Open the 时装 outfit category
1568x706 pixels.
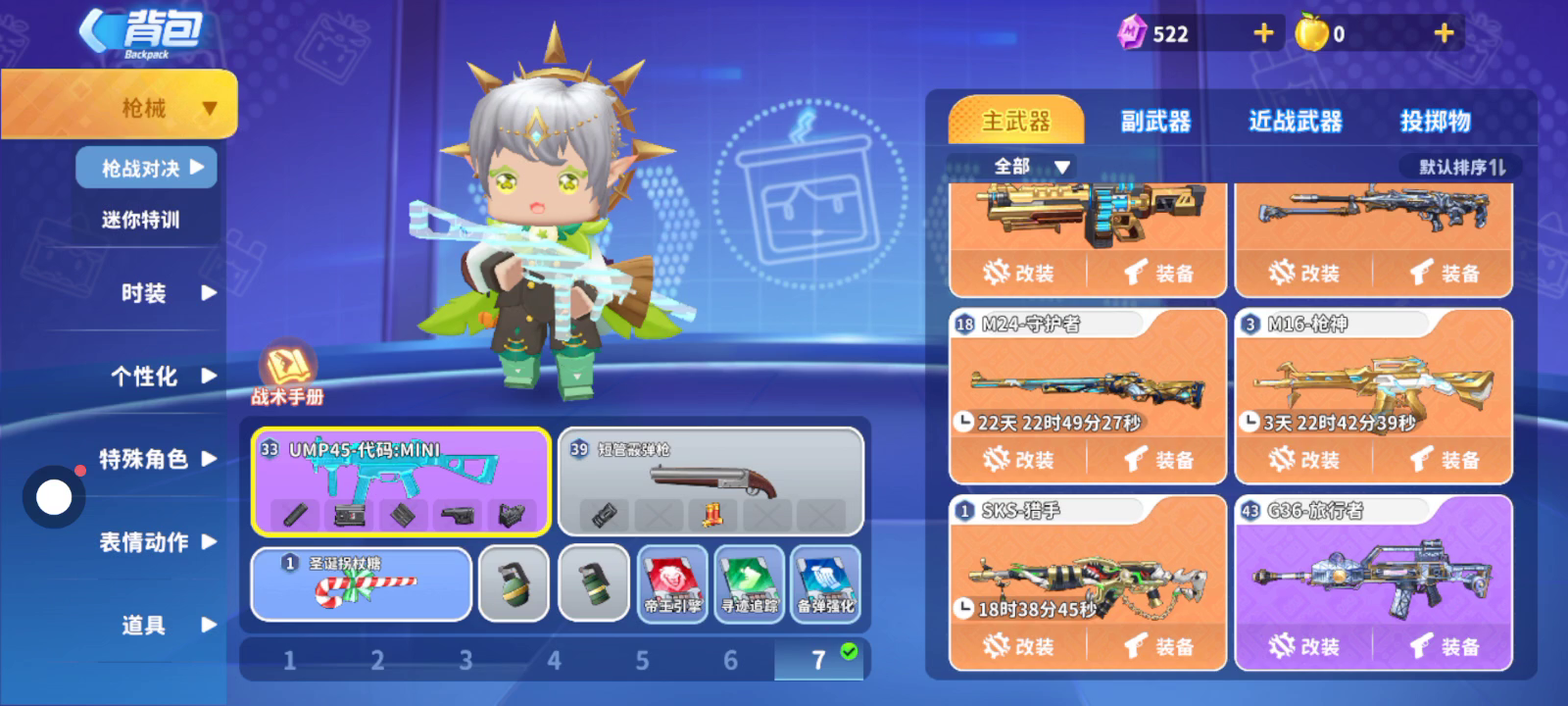point(157,293)
